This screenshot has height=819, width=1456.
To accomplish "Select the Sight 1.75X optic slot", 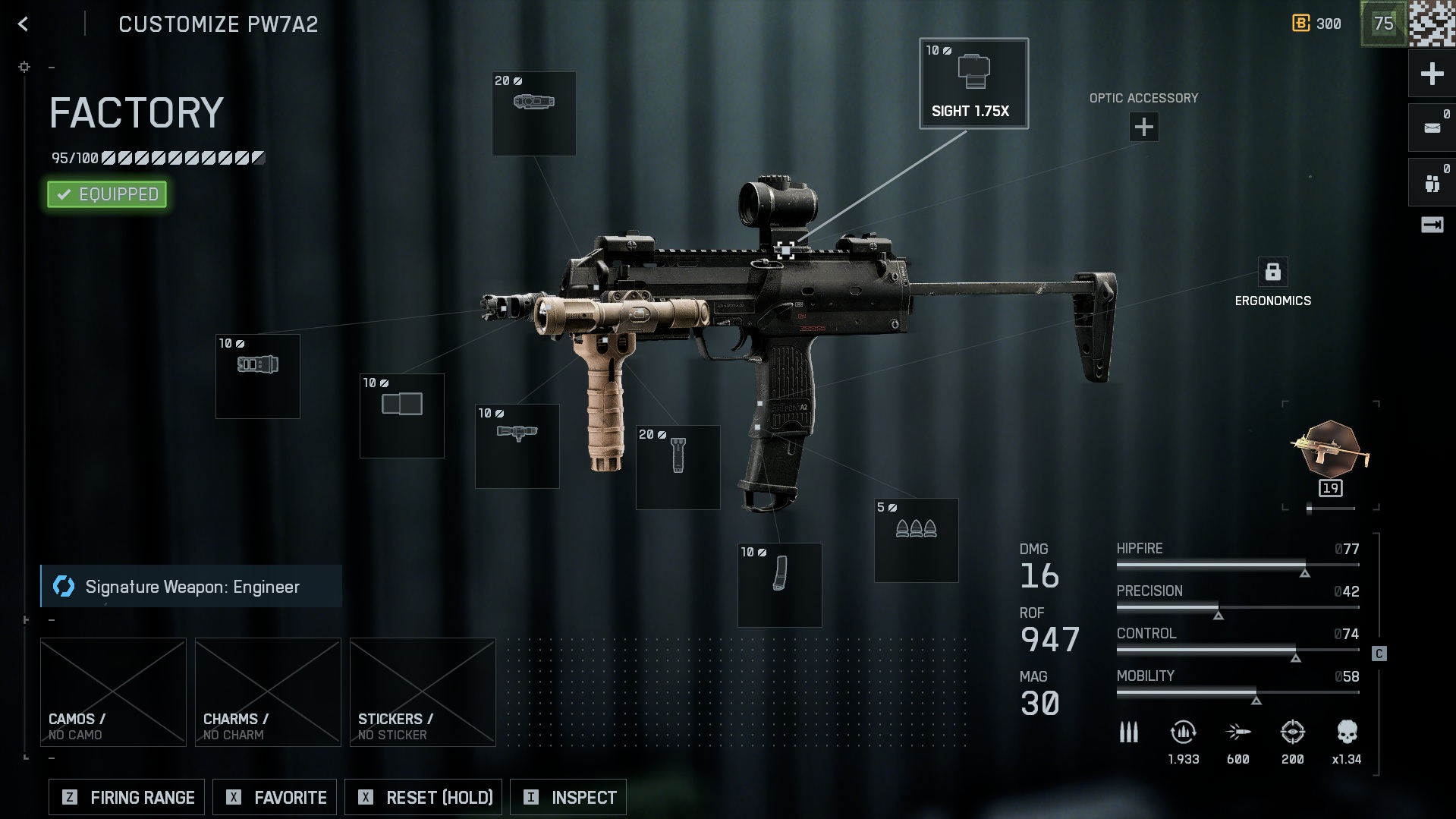I will tap(973, 83).
